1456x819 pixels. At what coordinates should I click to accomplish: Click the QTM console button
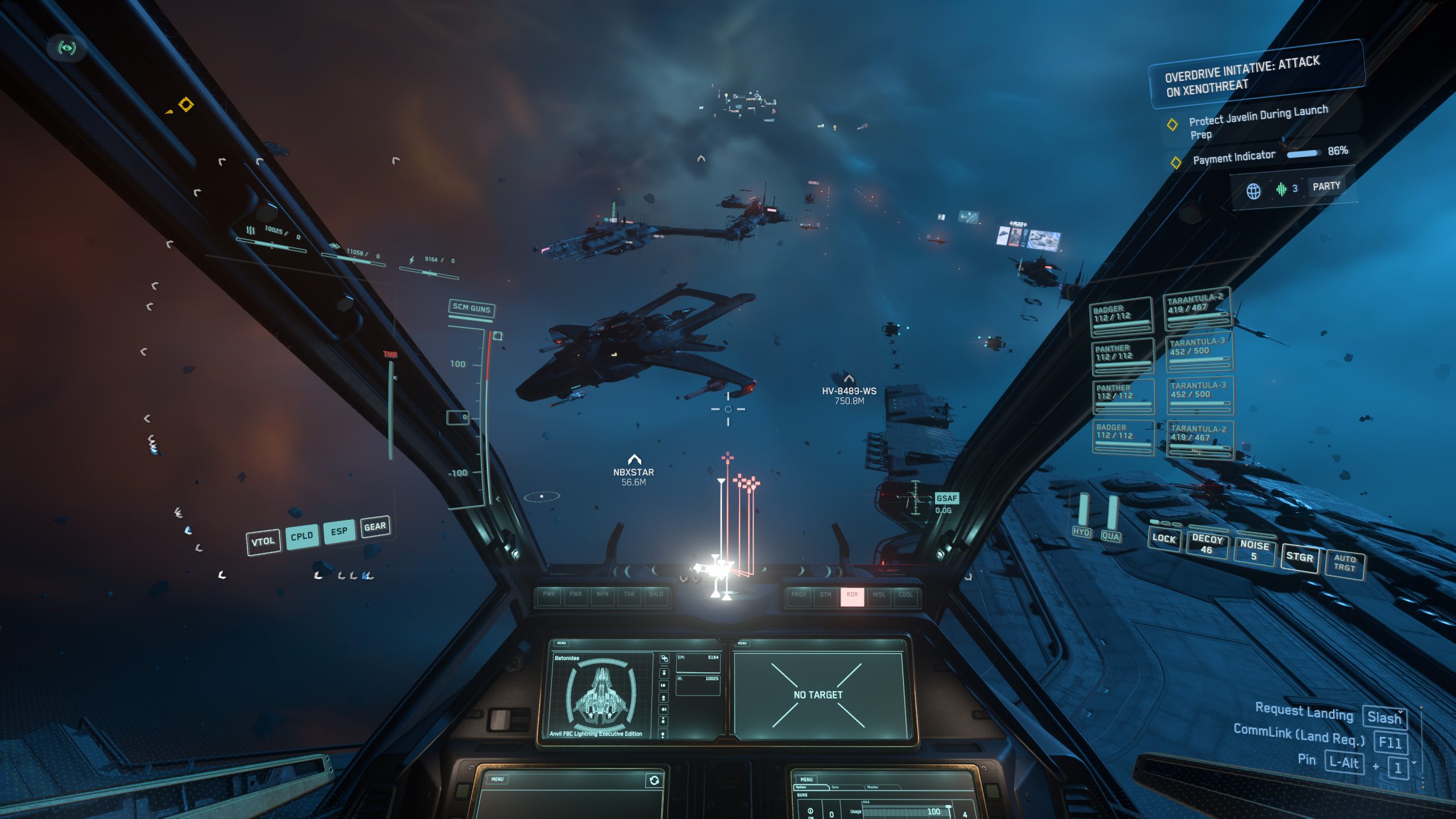click(825, 595)
